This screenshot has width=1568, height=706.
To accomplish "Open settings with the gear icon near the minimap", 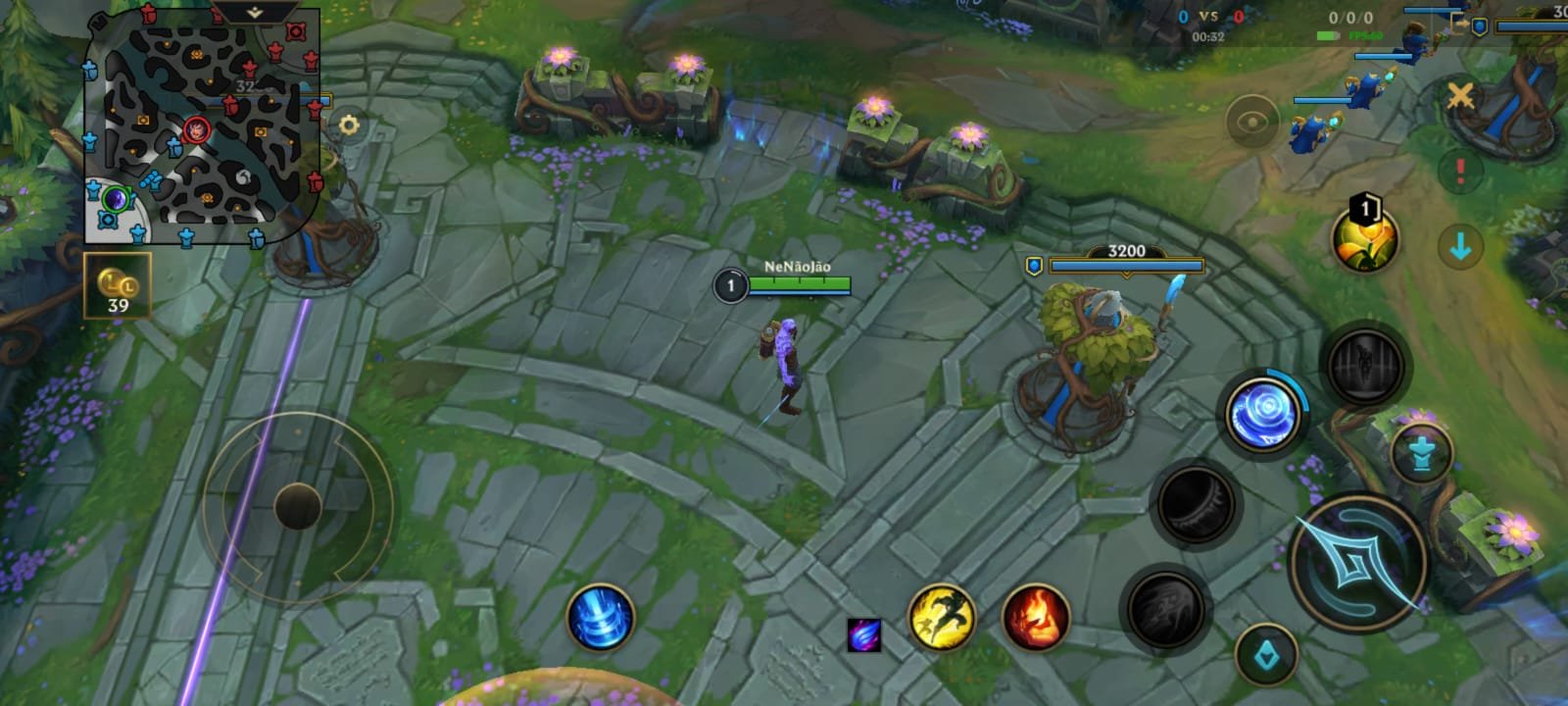I will [349, 125].
